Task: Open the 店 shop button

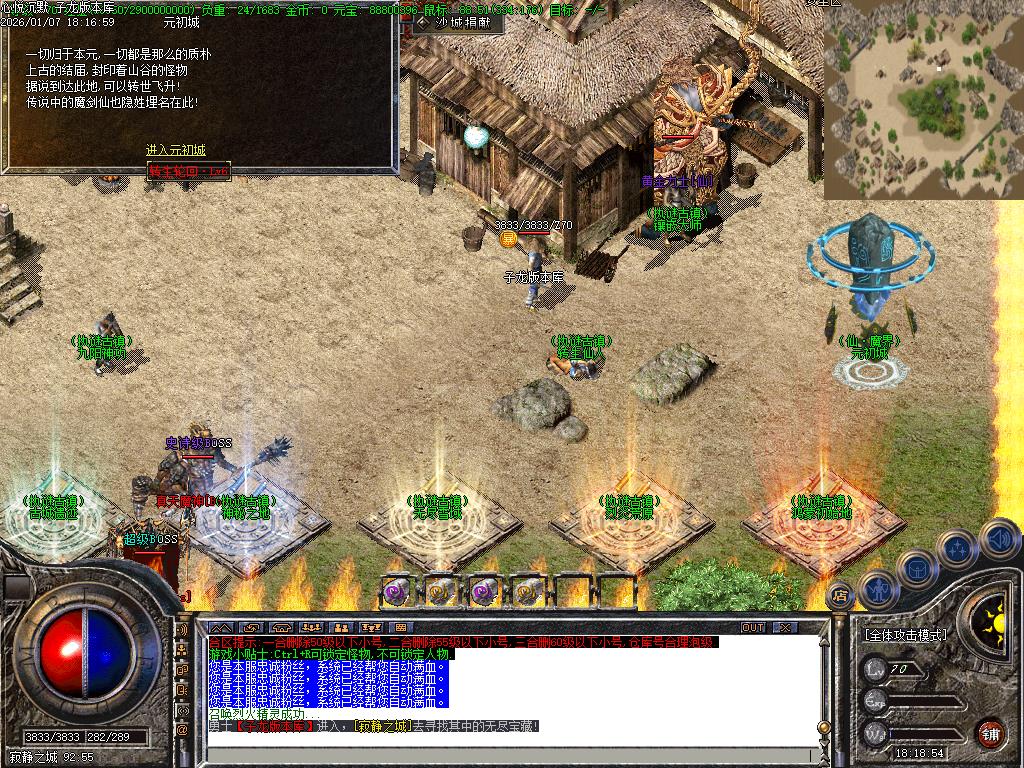Action: pos(840,594)
